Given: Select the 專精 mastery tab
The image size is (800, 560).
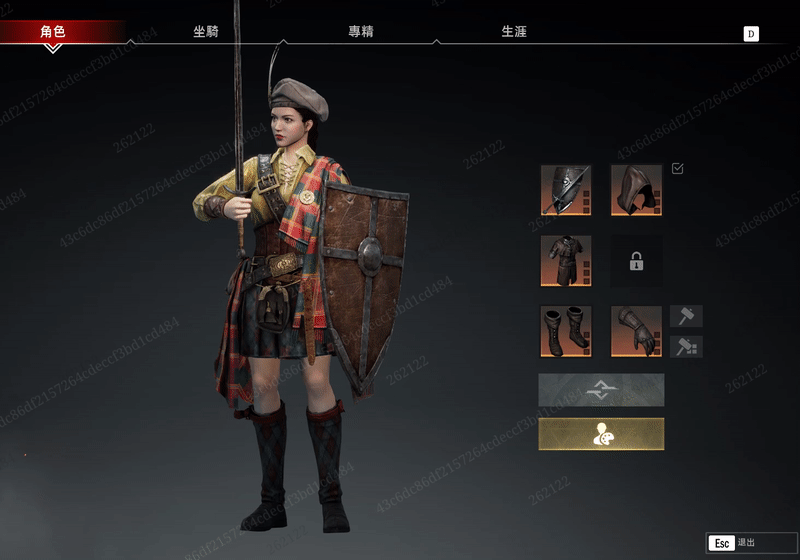Looking at the screenshot, I should click(x=360, y=32).
